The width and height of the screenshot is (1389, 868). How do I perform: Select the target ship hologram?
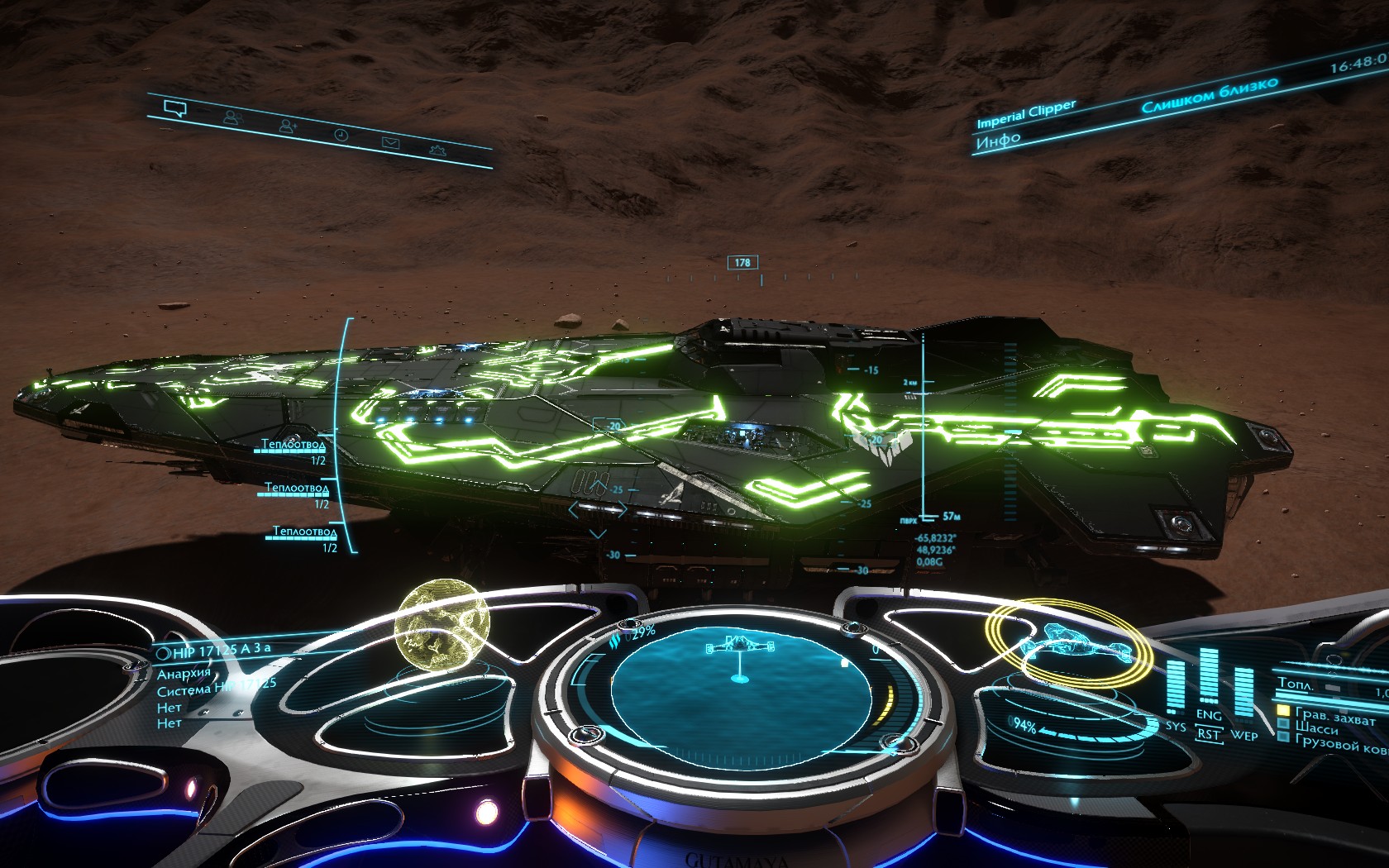(x=1071, y=641)
